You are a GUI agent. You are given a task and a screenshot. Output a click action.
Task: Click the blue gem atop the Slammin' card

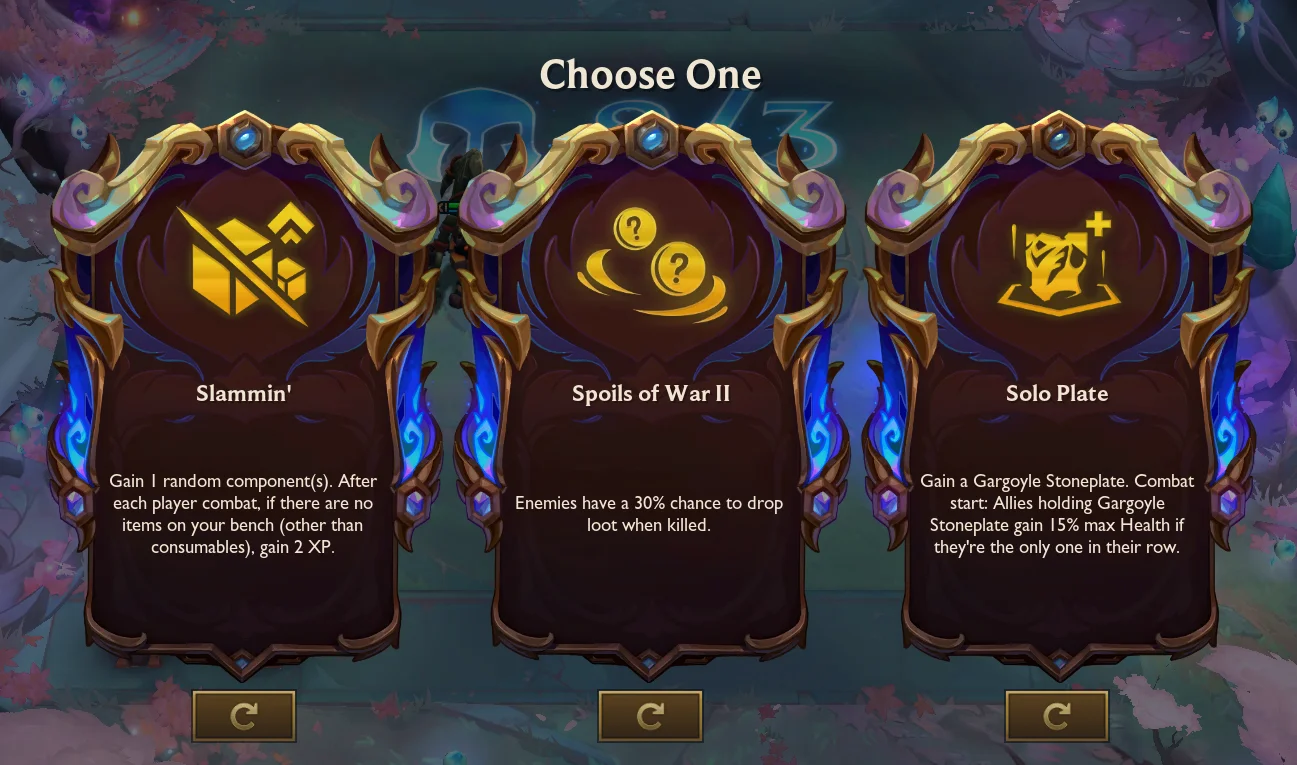click(x=244, y=138)
